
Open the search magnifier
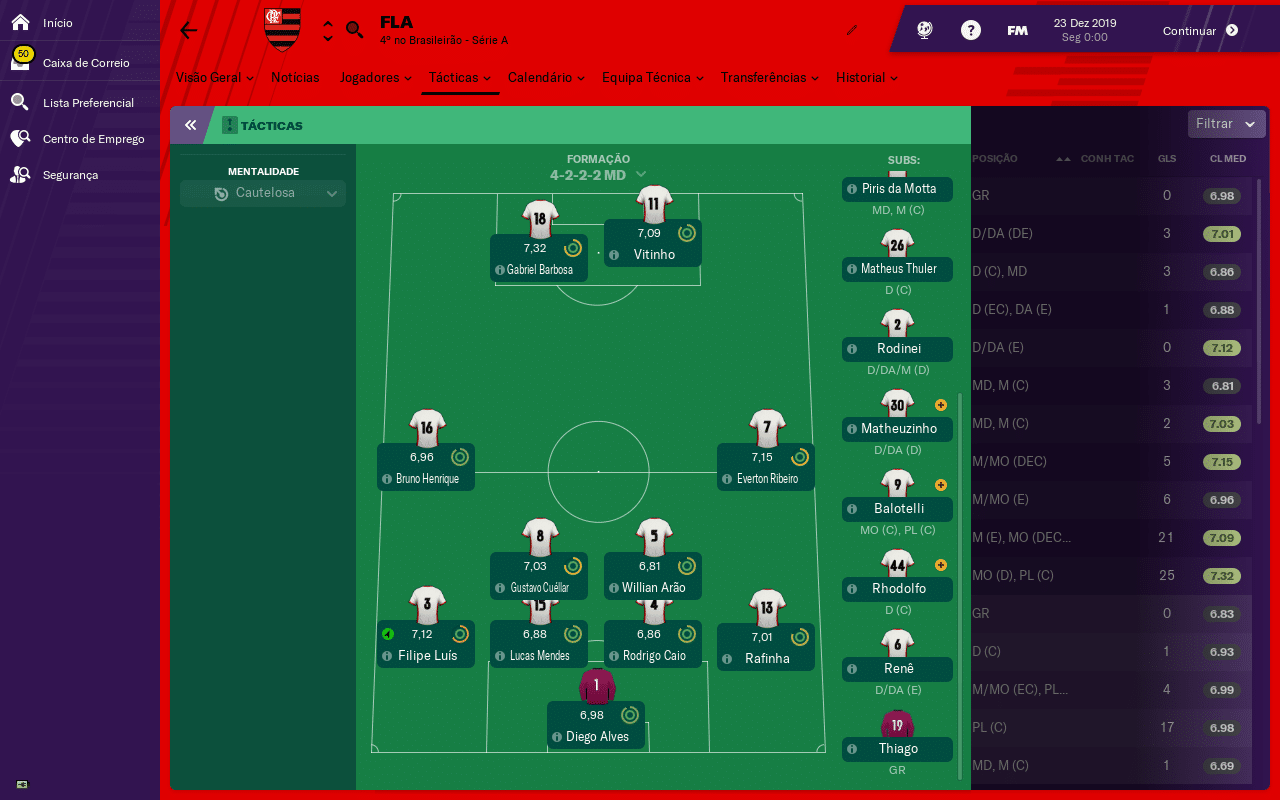pos(354,30)
